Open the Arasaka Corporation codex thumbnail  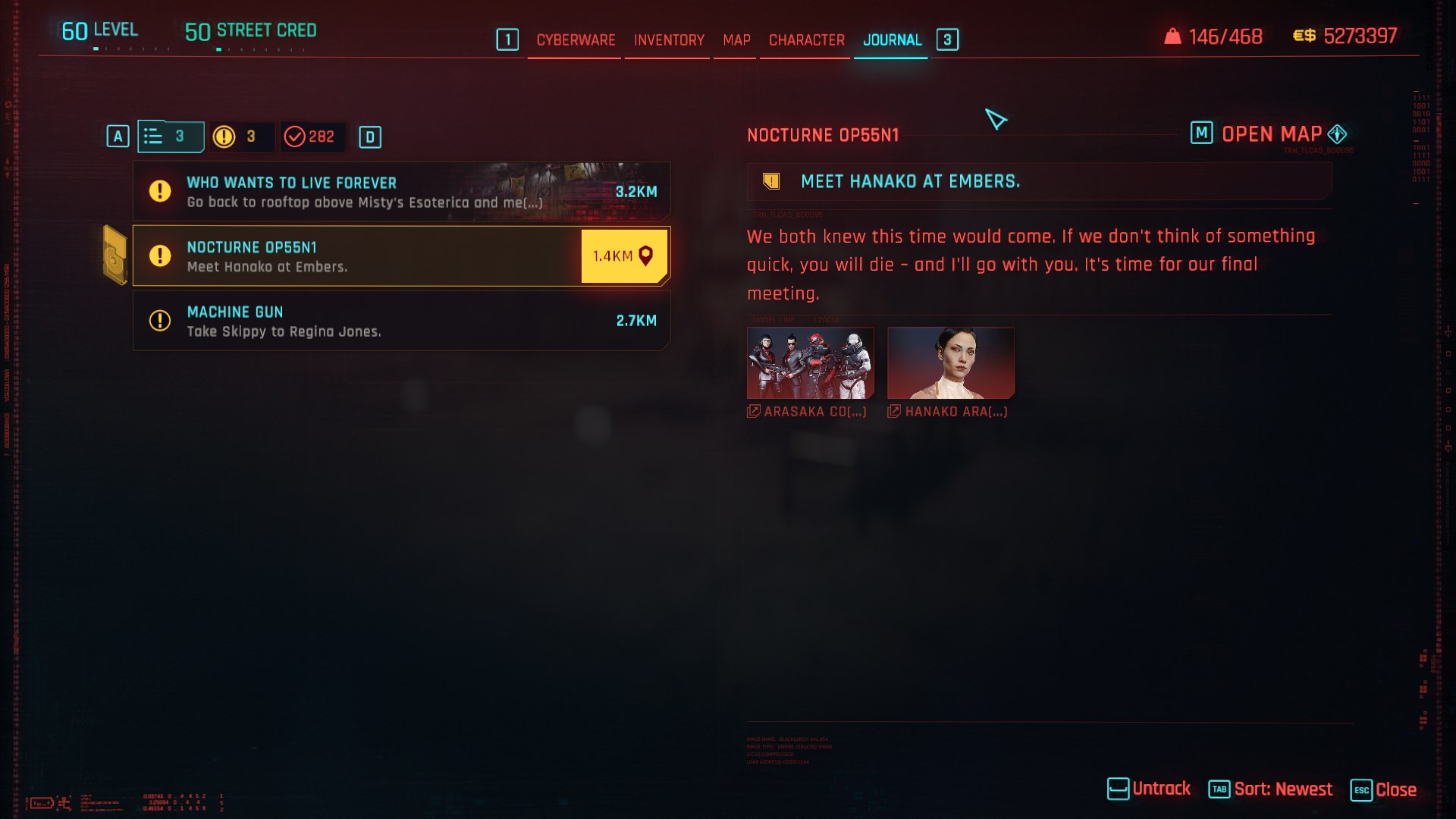(810, 363)
